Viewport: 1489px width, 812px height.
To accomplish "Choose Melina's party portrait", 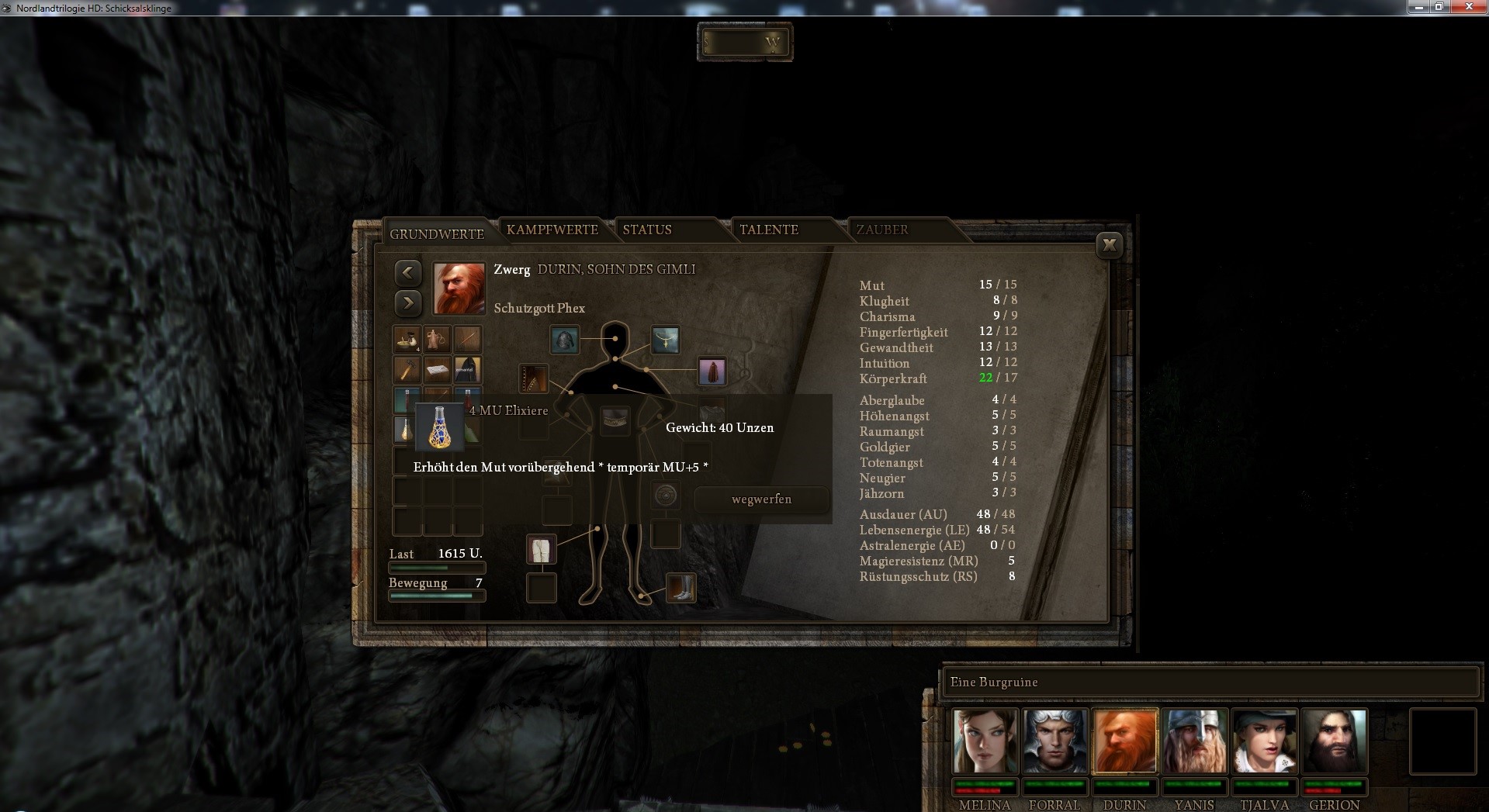I will tap(985, 741).
